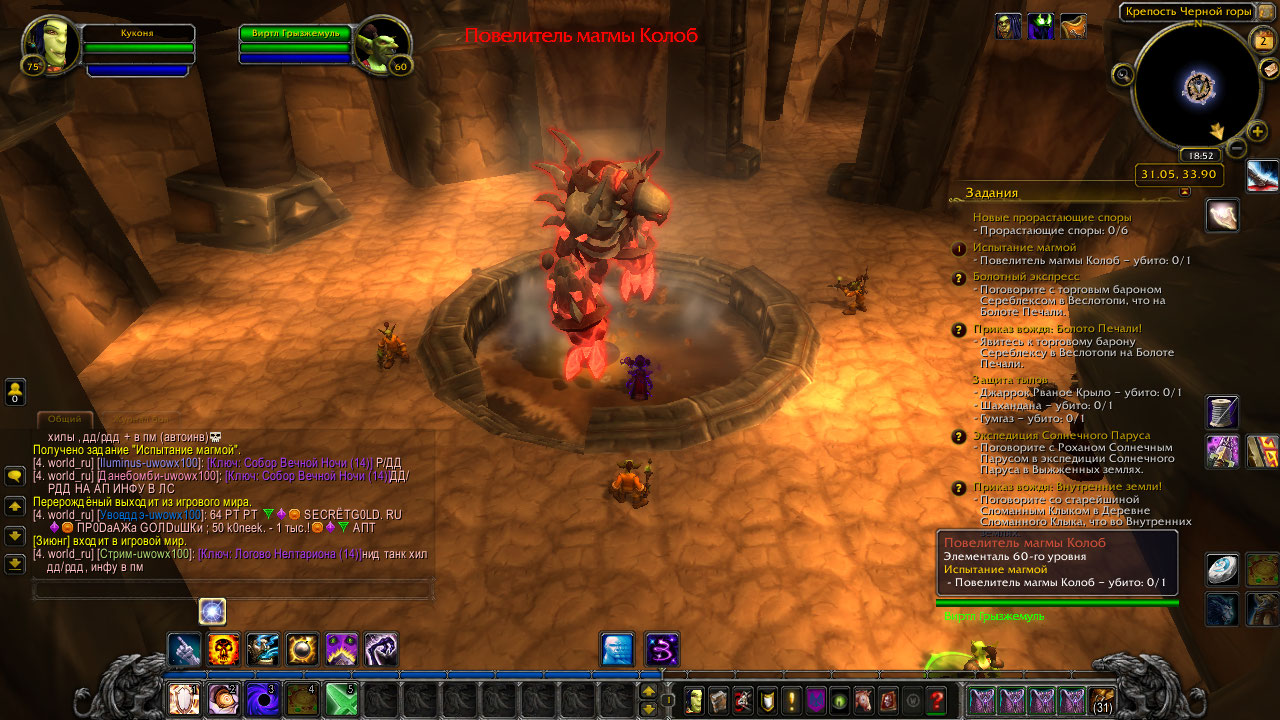Zoom in on the minimap
This screenshot has width=1280, height=720.
1257,131
